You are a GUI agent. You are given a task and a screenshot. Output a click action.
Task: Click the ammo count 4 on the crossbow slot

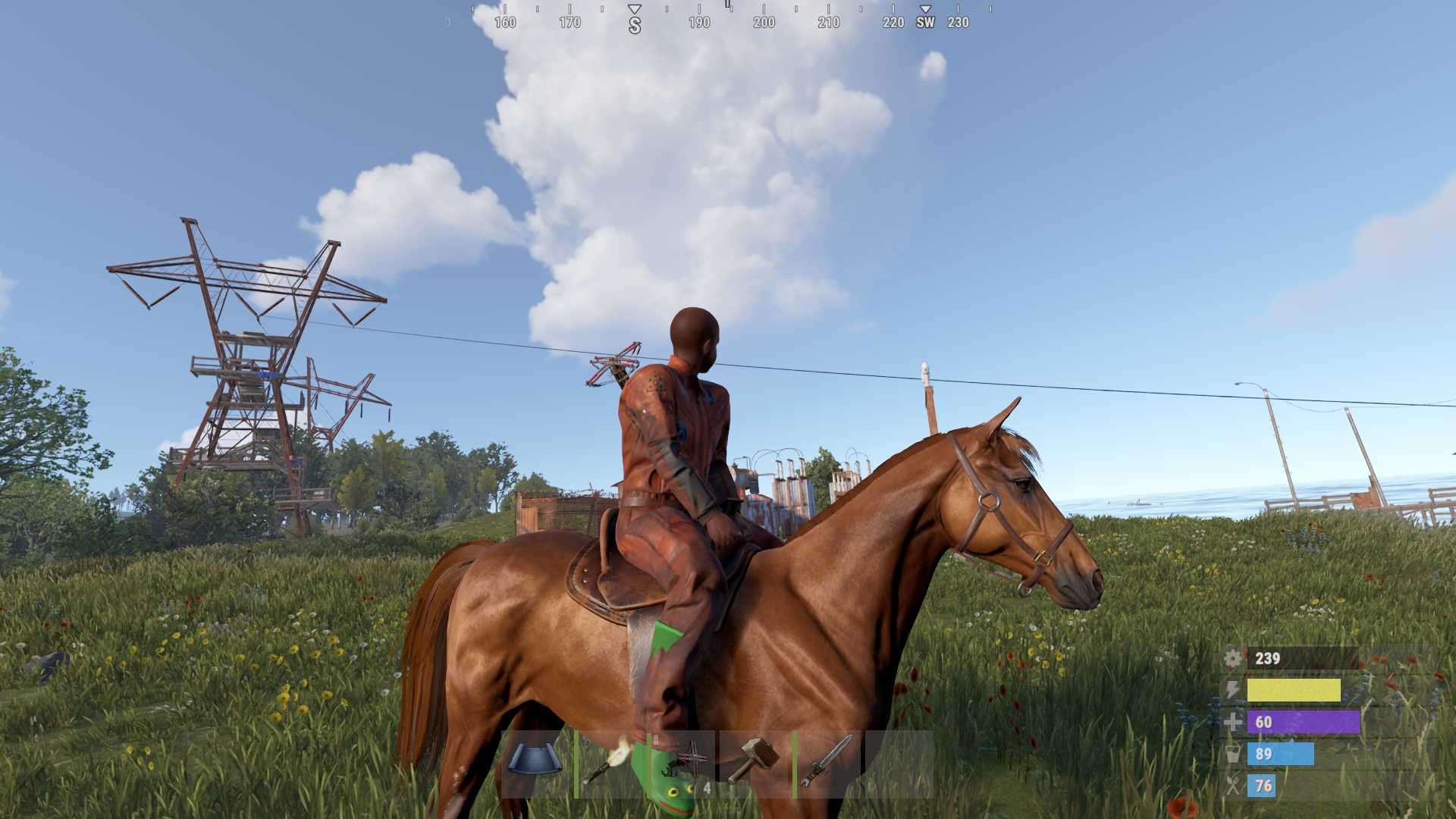(x=708, y=787)
